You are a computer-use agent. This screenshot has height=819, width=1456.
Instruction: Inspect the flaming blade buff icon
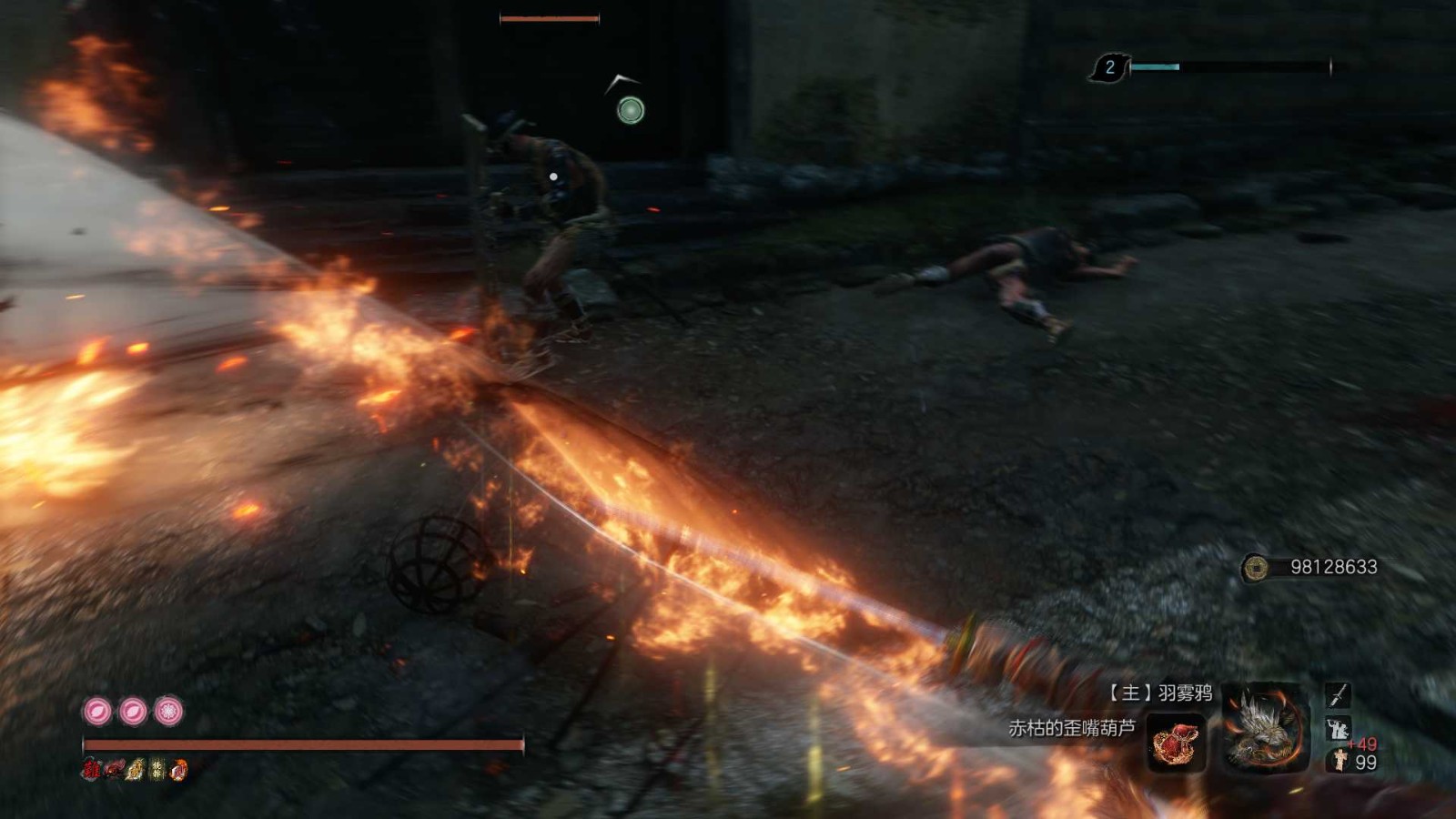[178, 770]
